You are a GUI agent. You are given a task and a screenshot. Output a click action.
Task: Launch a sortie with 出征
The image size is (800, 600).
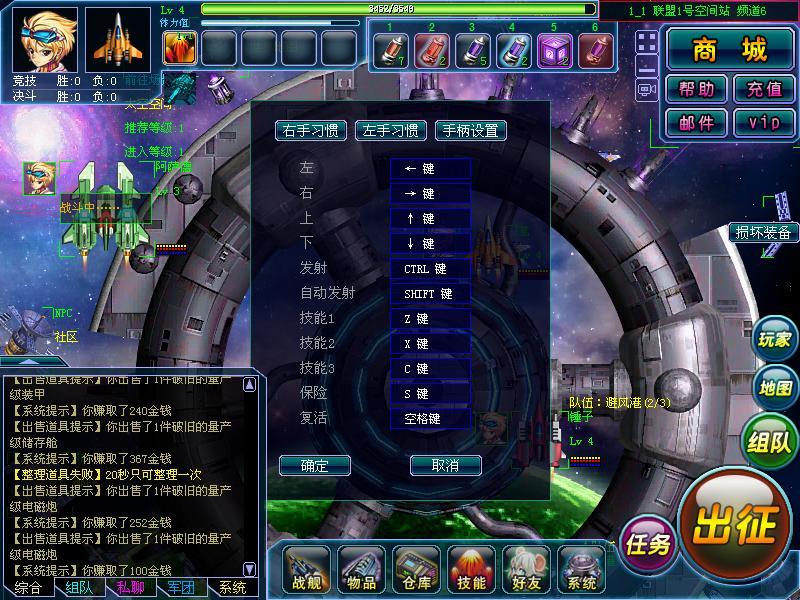734,519
